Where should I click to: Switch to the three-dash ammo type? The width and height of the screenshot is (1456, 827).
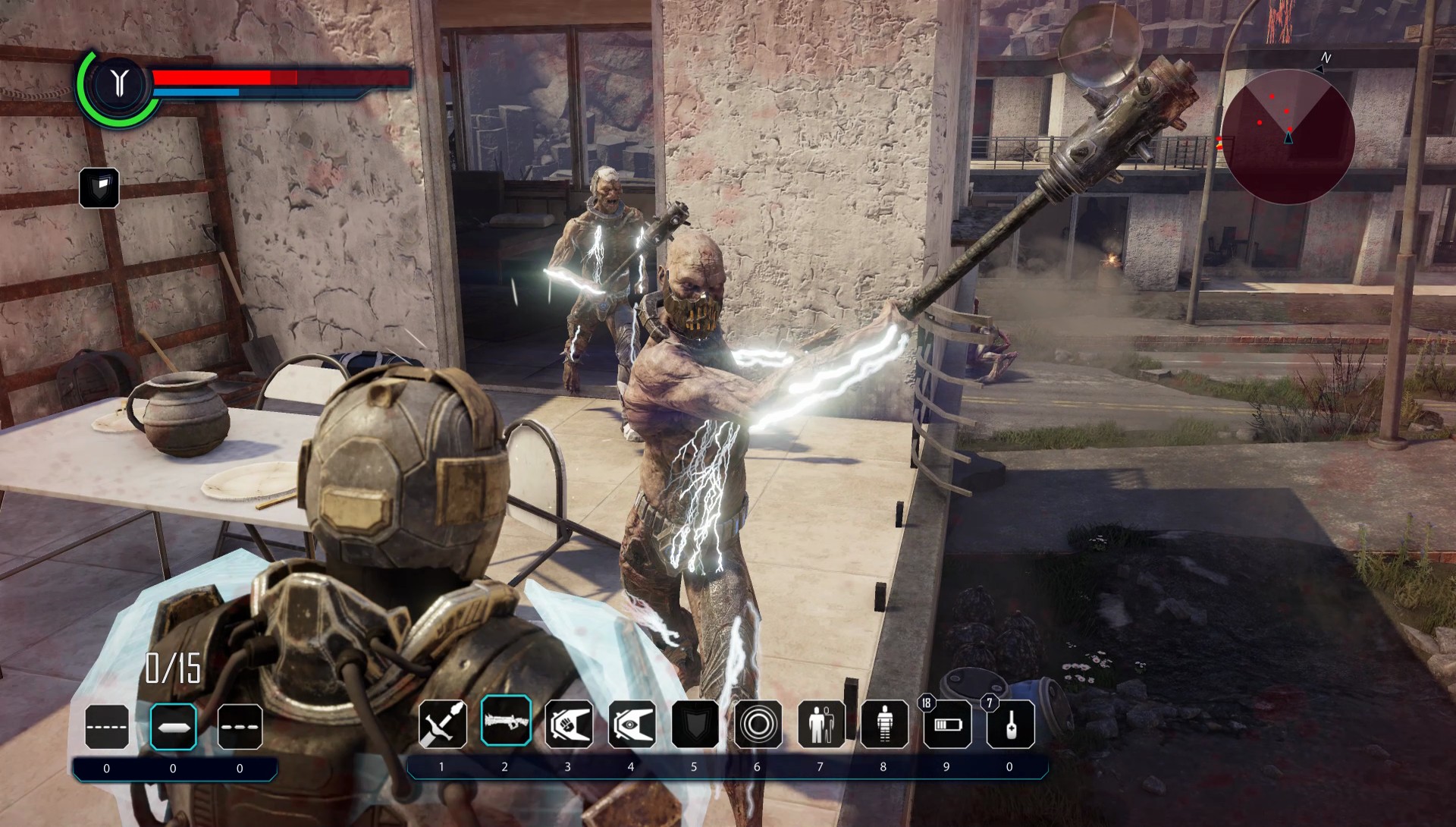(240, 727)
